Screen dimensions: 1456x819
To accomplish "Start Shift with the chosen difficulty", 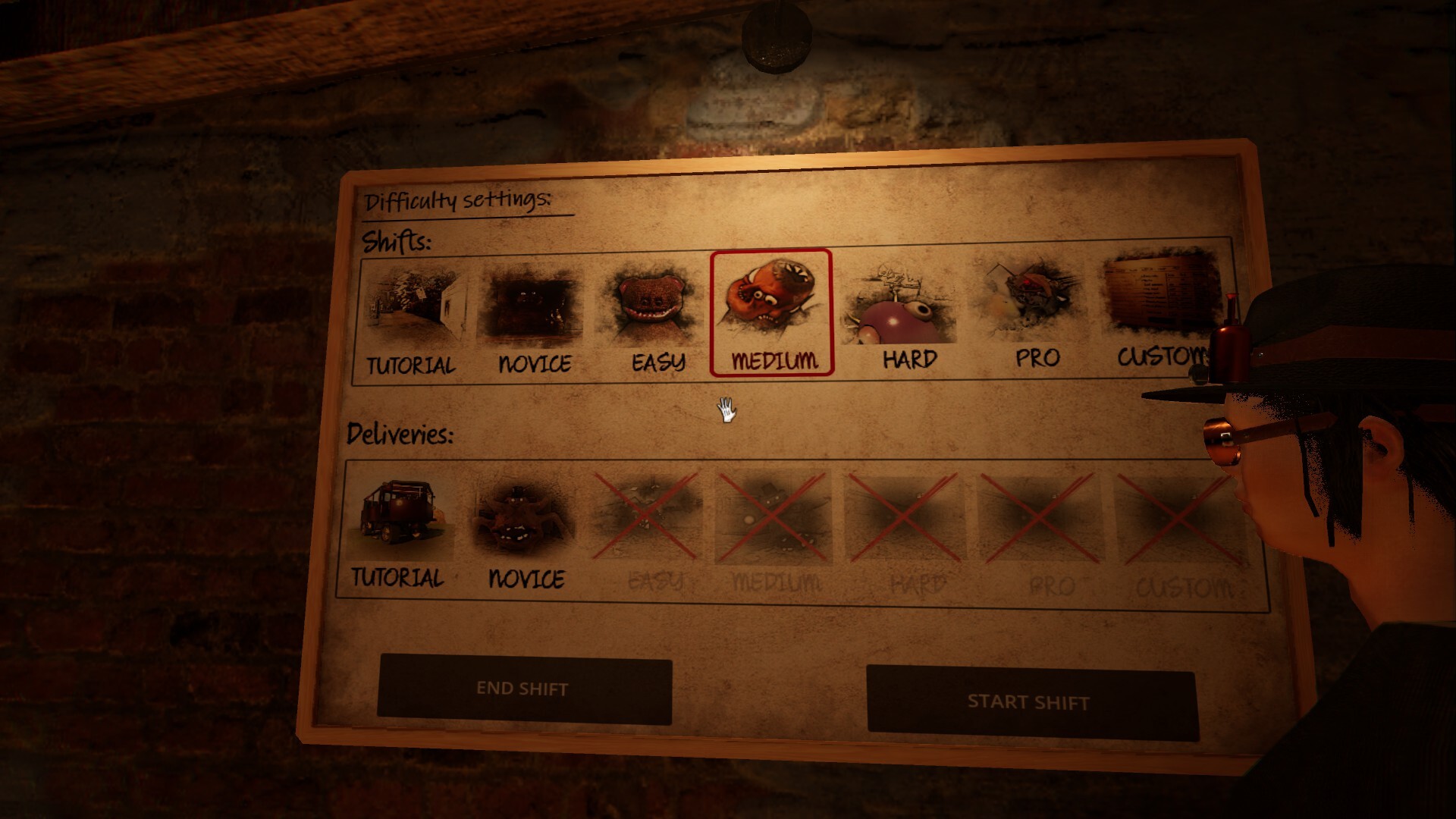I will 1029,701.
